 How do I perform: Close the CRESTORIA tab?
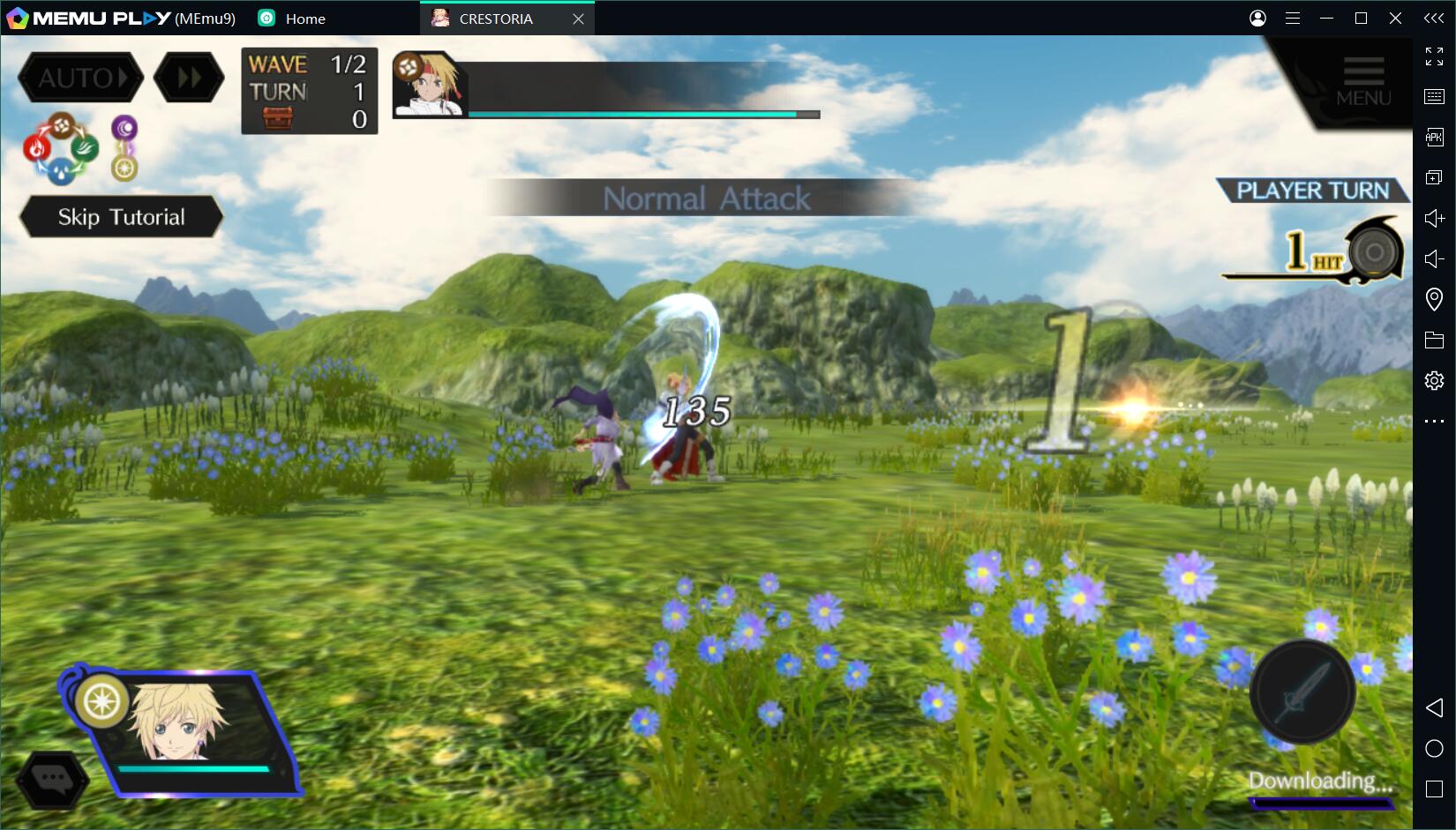[578, 19]
